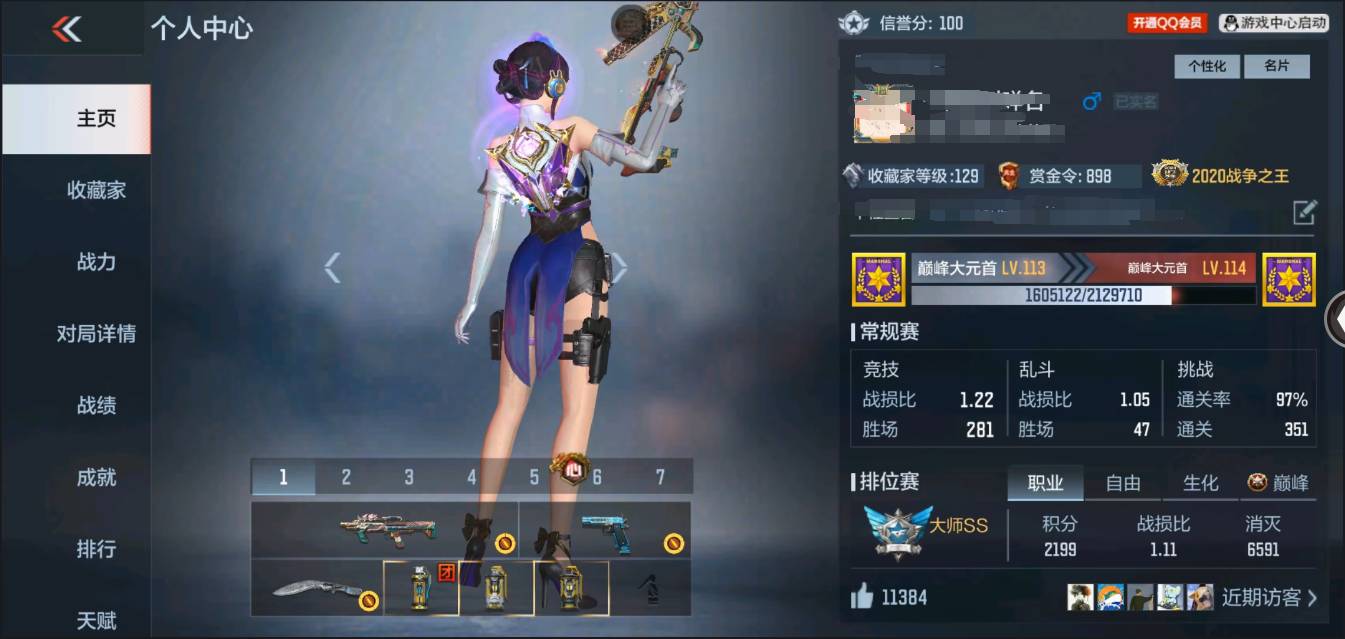Give a thumbs-up like to profile

[862, 598]
